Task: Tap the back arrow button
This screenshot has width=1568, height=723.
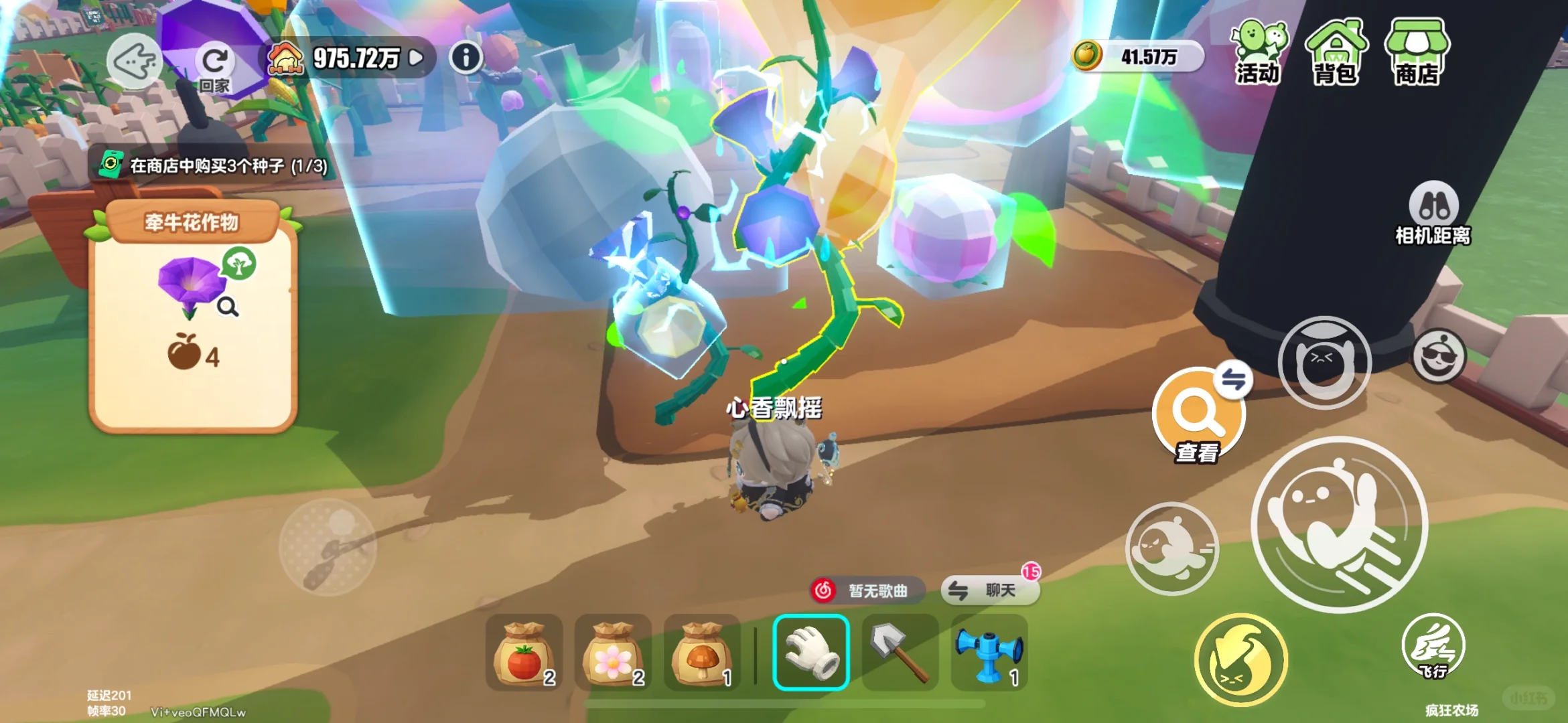Action: tap(134, 62)
